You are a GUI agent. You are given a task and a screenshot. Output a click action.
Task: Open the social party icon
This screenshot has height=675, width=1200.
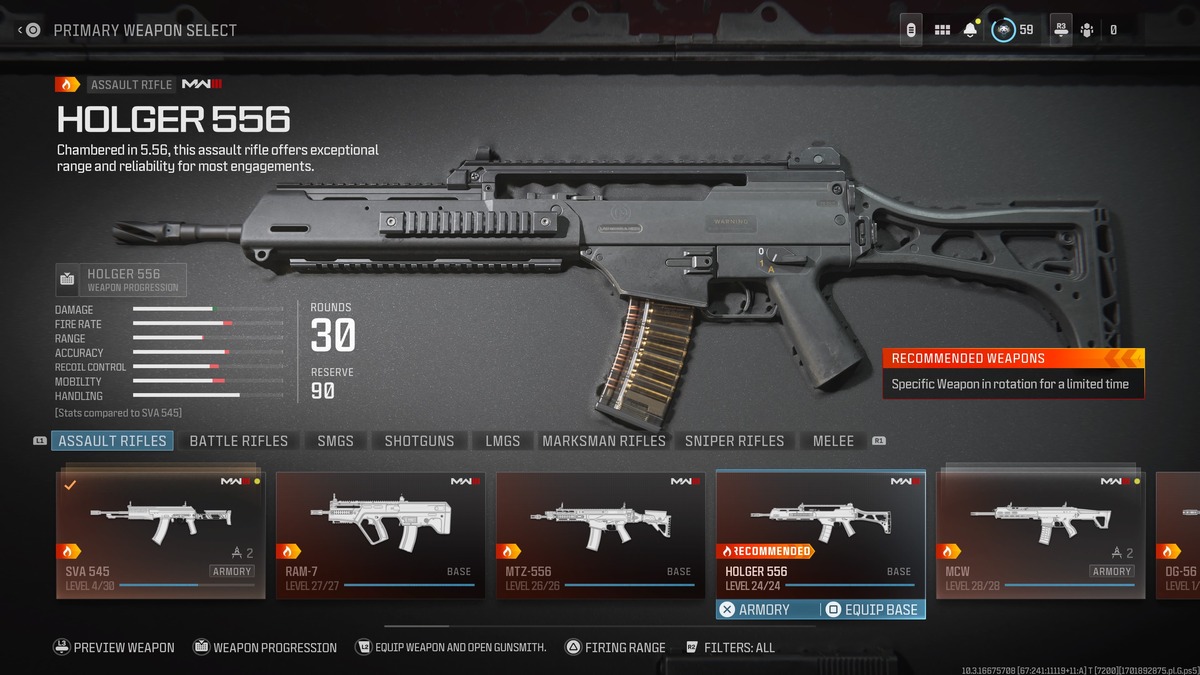(1087, 30)
